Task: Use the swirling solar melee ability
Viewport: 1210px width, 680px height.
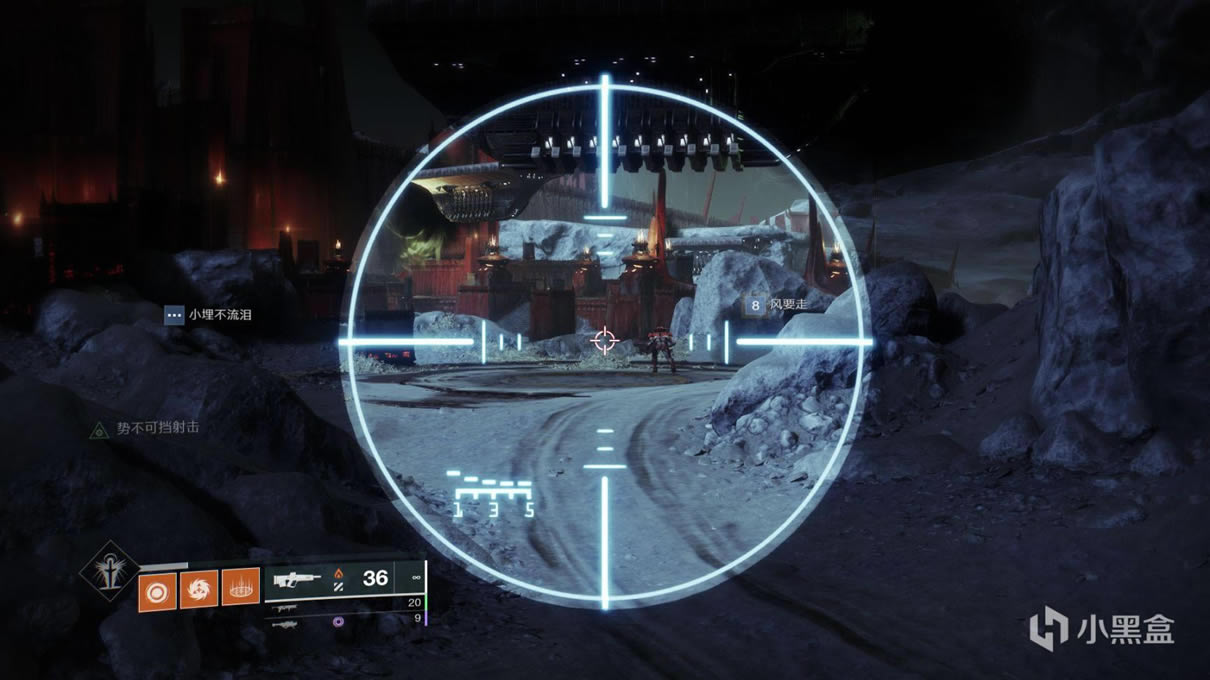Action: [198, 588]
